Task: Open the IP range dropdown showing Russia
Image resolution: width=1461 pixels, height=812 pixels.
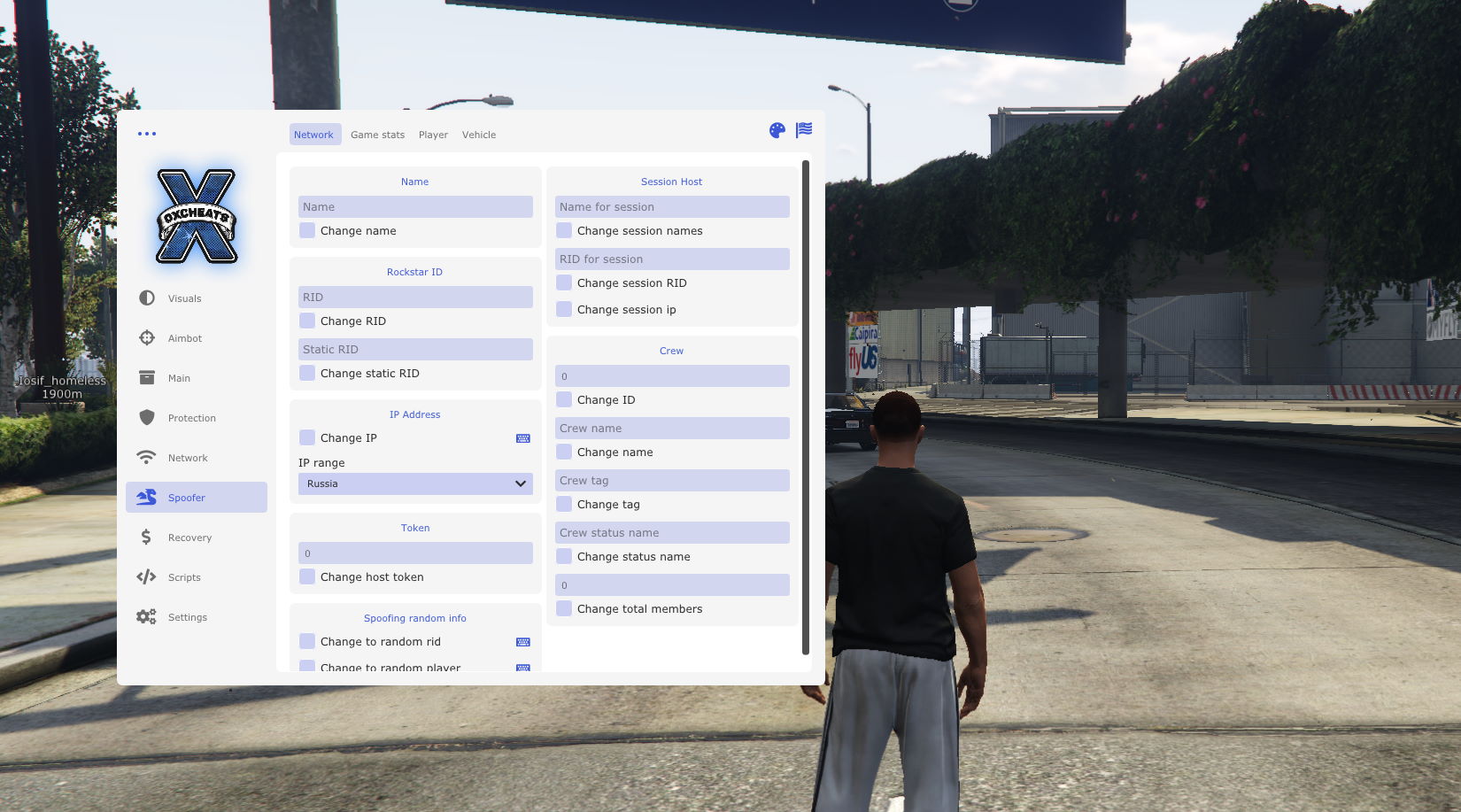Action: click(415, 483)
